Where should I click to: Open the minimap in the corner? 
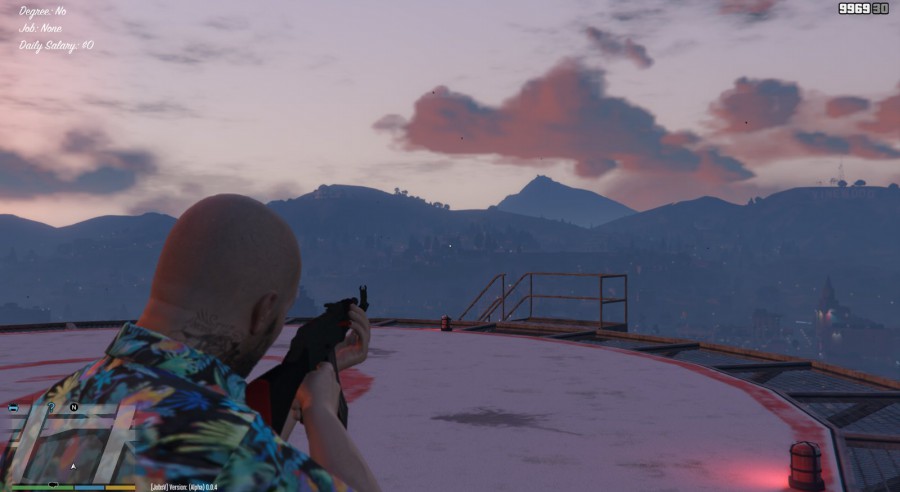[x=68, y=442]
